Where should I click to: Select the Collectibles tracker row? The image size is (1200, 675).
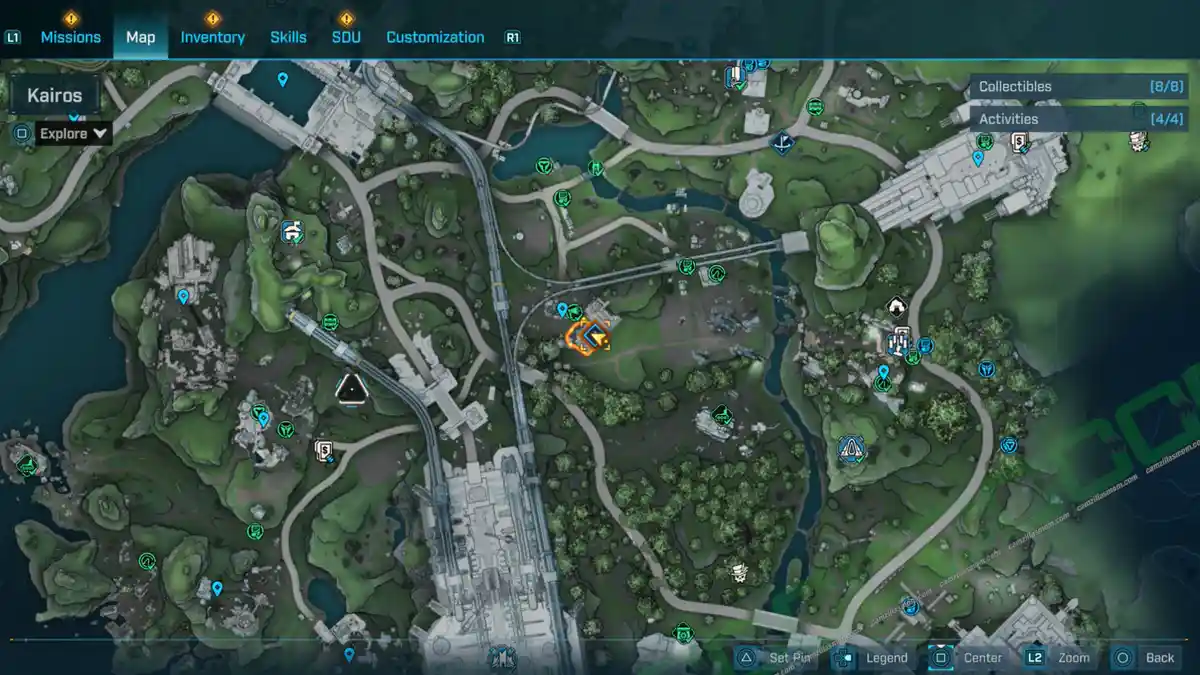click(1080, 87)
